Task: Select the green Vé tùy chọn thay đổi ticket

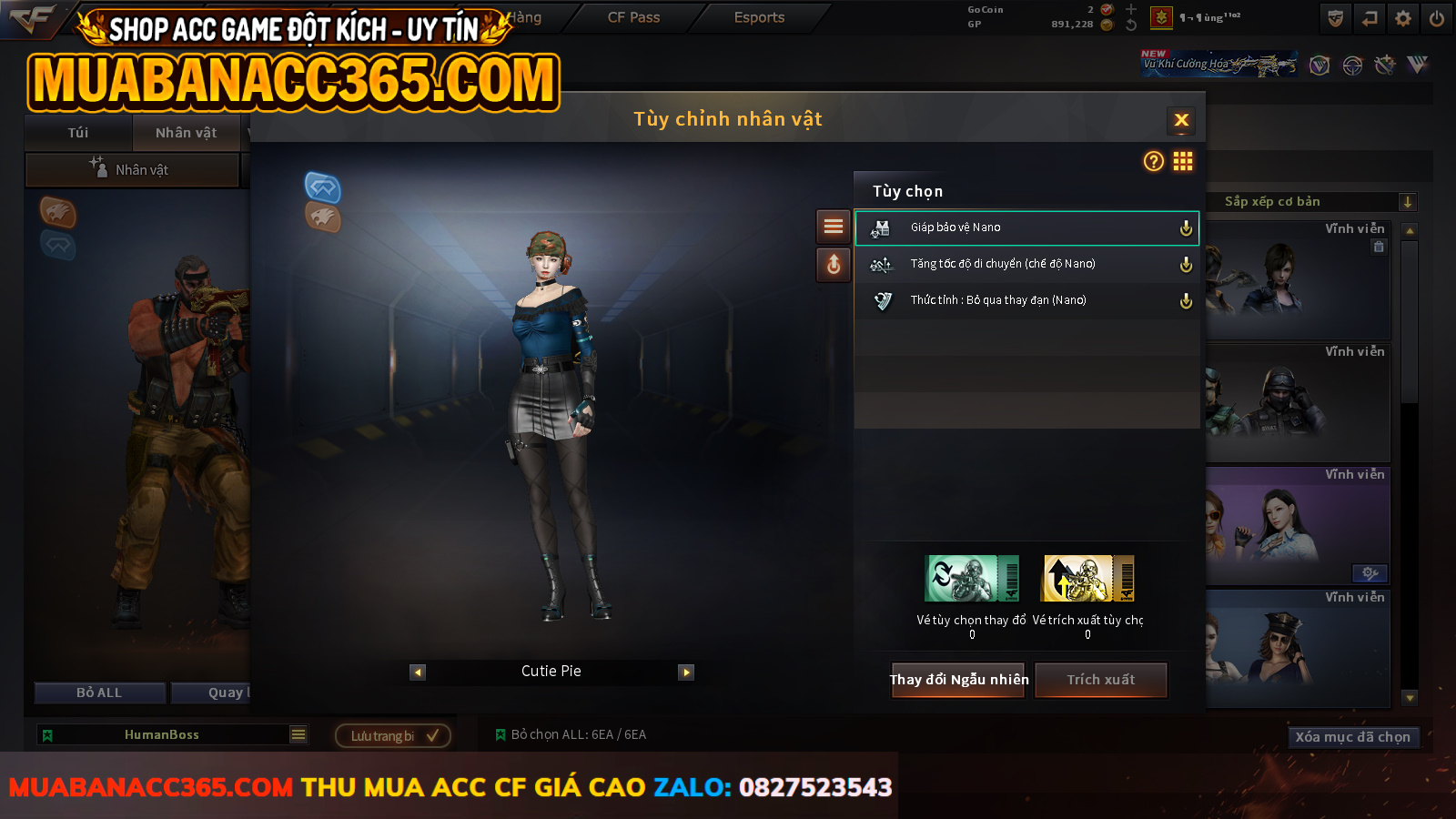Action: [972, 579]
